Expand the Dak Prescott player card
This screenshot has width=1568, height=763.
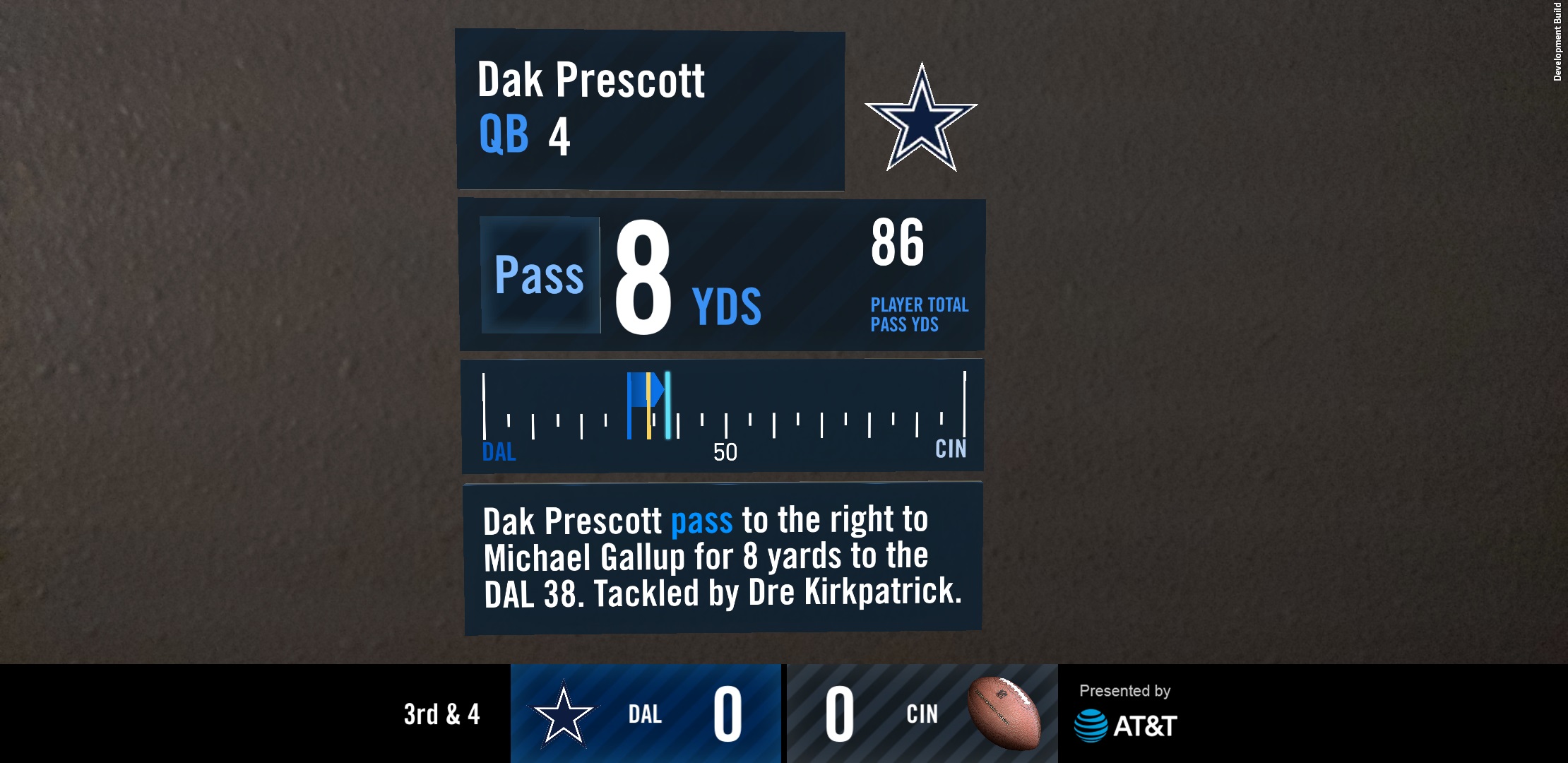[x=650, y=110]
